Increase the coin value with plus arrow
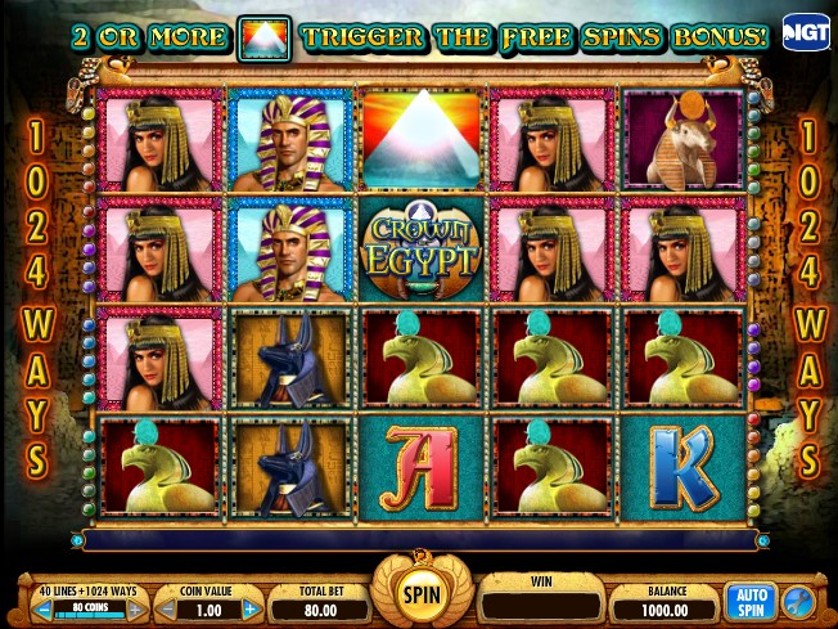838x629 pixels. click(x=252, y=608)
